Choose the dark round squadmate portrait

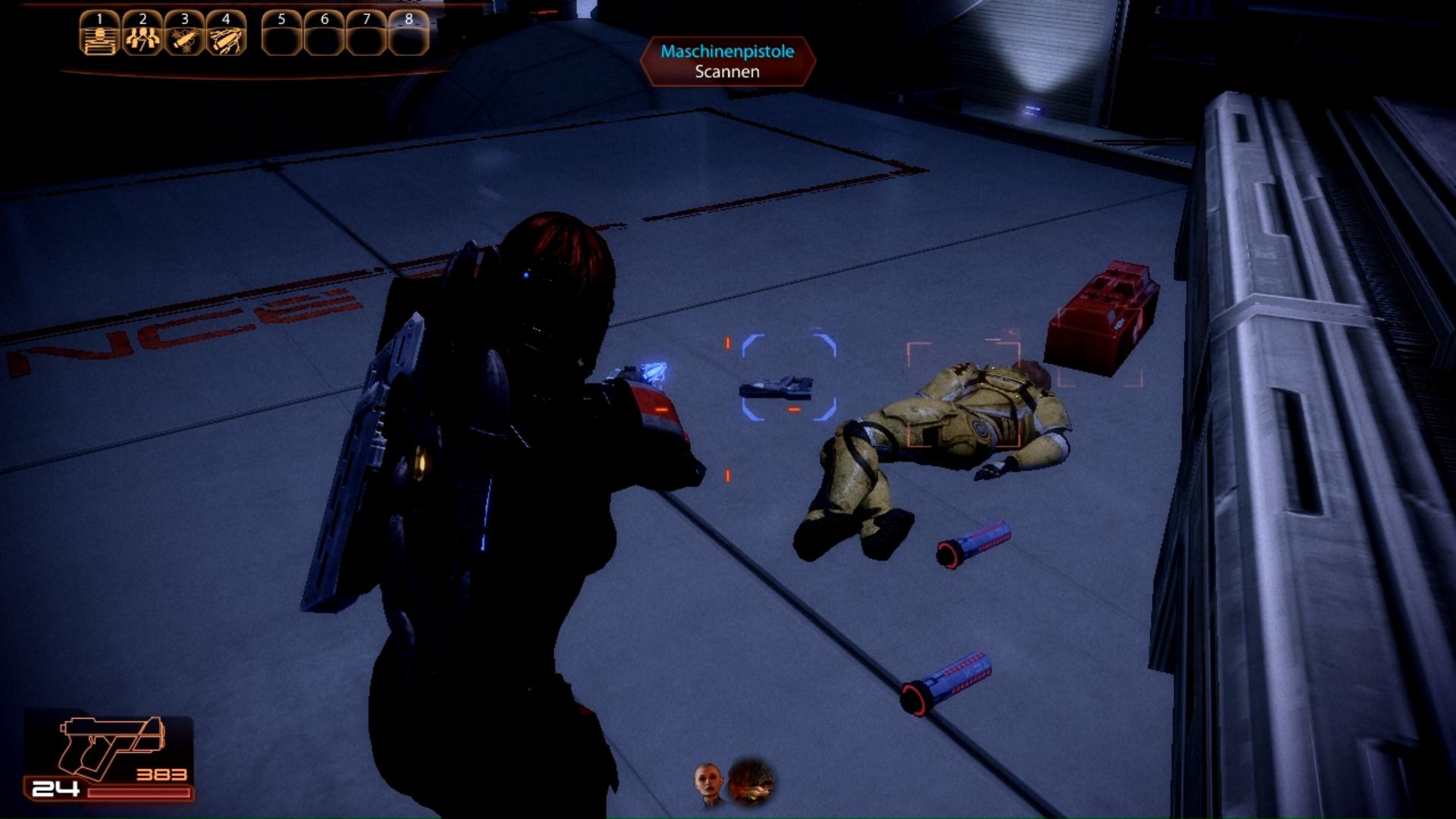[752, 782]
